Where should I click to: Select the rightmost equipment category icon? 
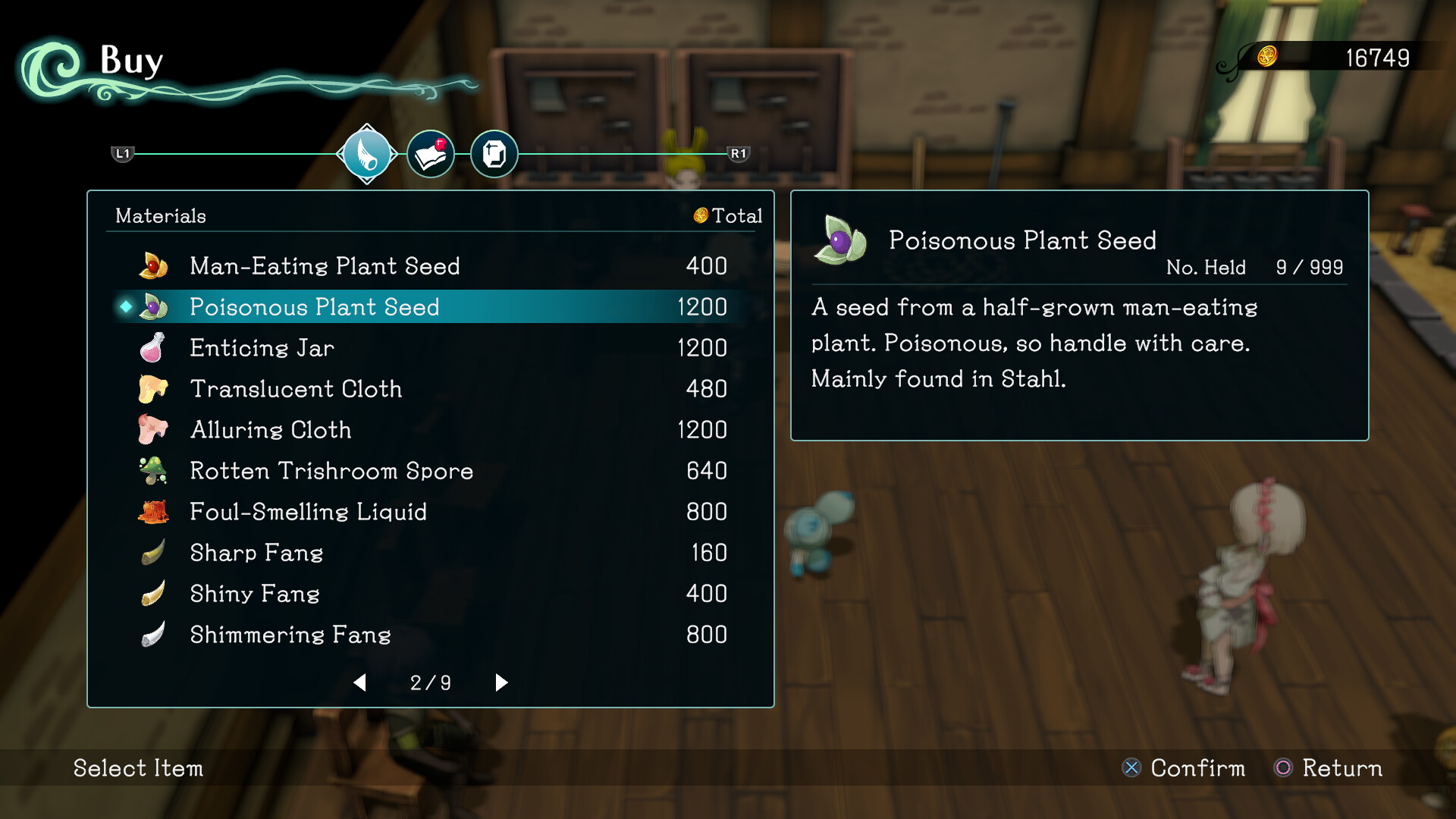pos(494,153)
